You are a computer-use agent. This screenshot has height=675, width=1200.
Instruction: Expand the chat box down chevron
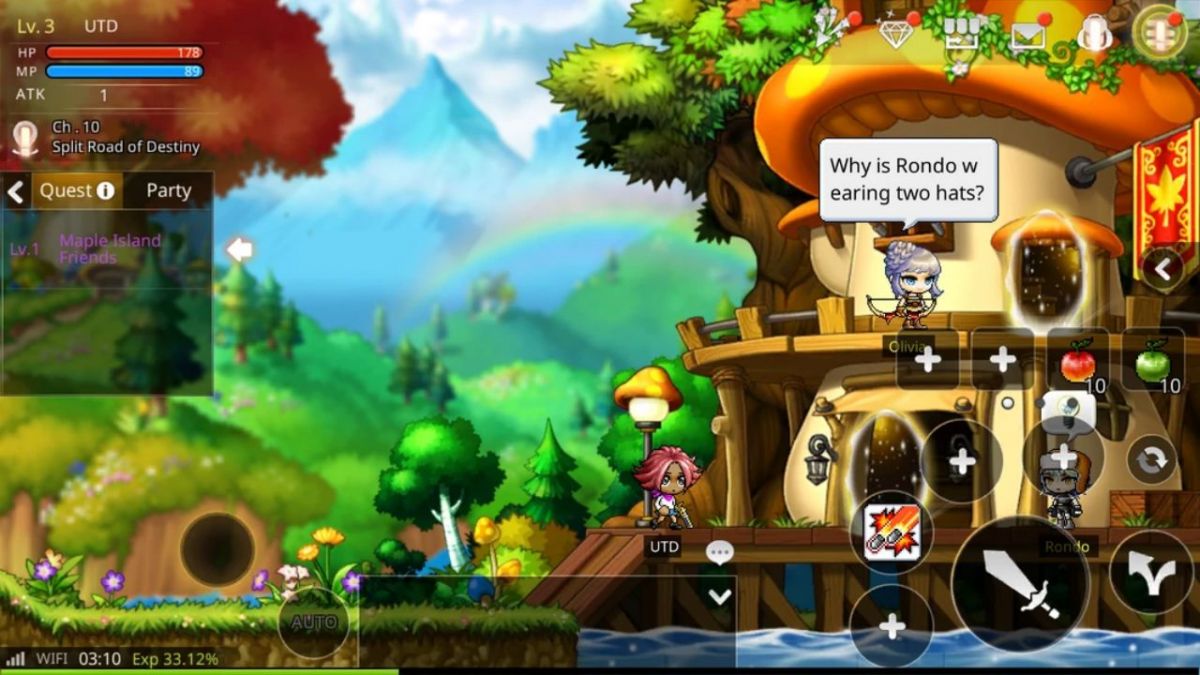pyautogui.click(x=720, y=597)
